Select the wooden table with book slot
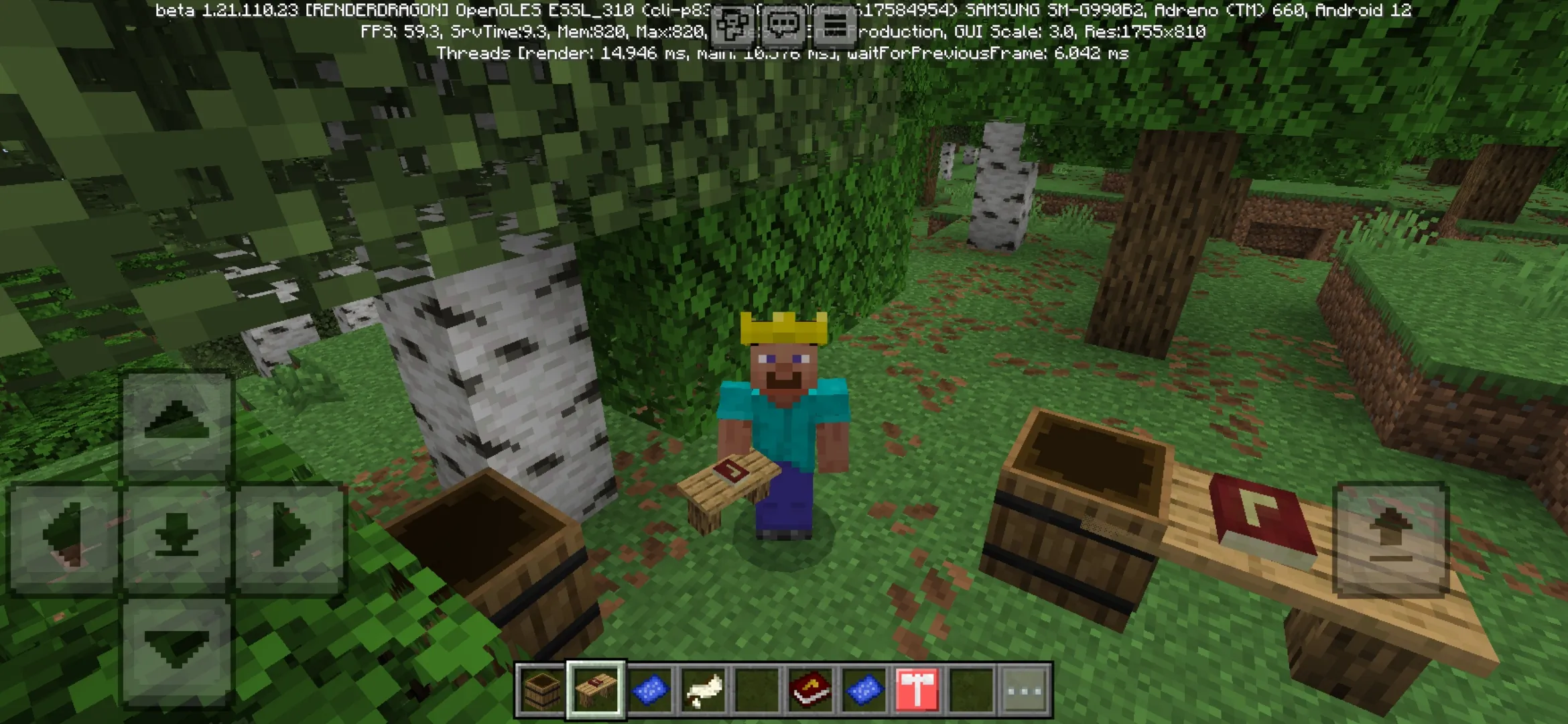This screenshot has width=1568, height=724. click(596, 690)
